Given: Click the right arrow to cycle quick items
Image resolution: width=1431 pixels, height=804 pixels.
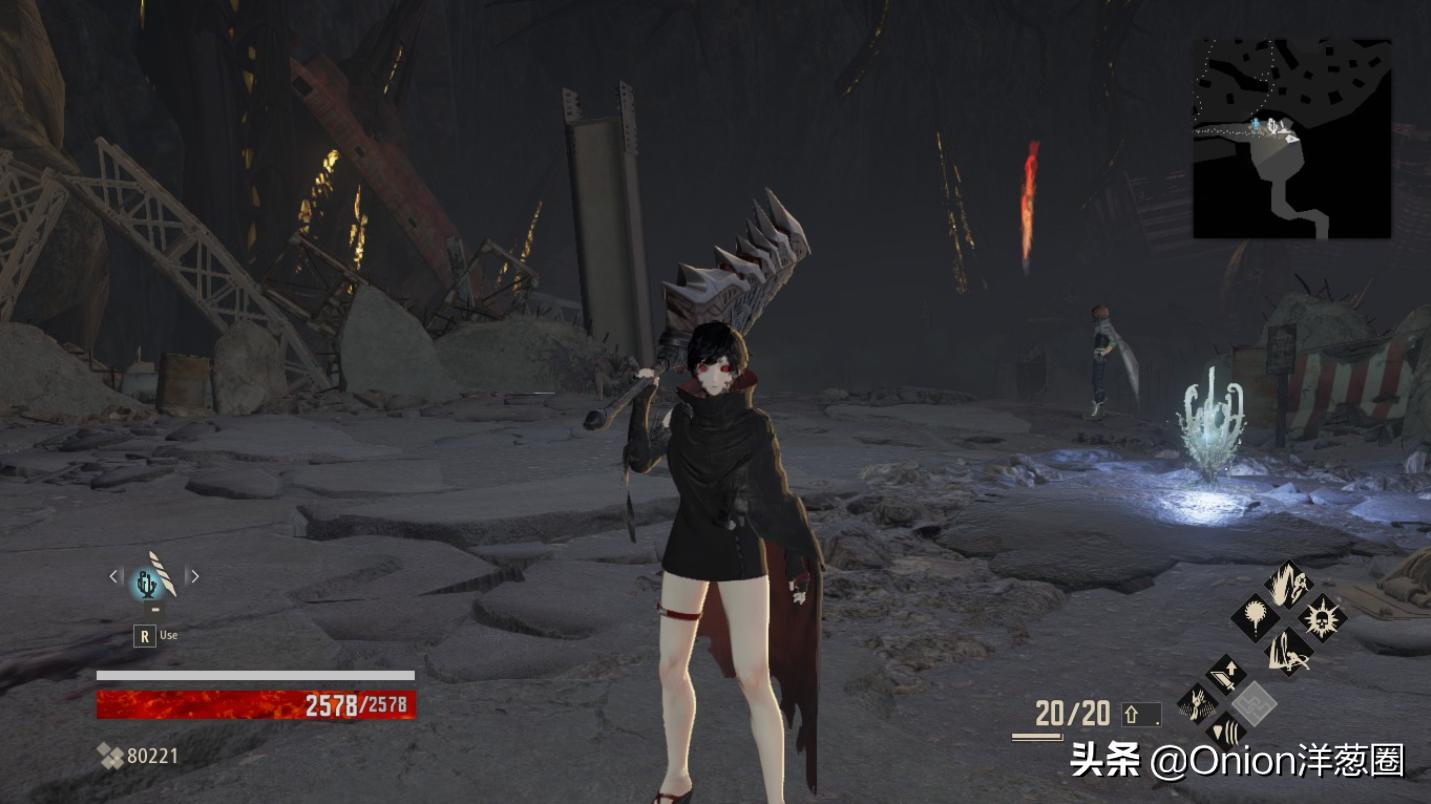Looking at the screenshot, I should click(x=195, y=577).
